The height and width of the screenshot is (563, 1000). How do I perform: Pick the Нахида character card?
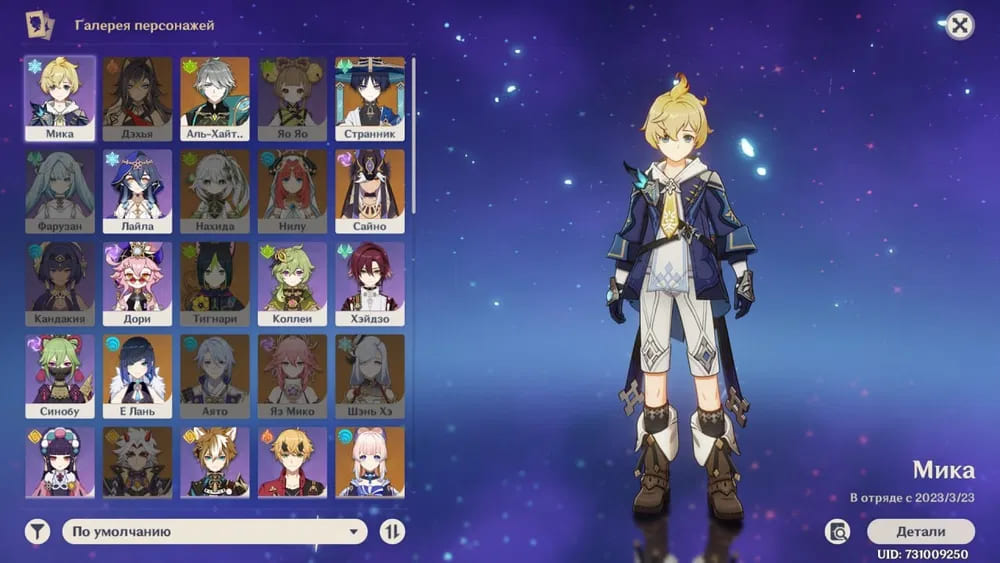click(215, 190)
